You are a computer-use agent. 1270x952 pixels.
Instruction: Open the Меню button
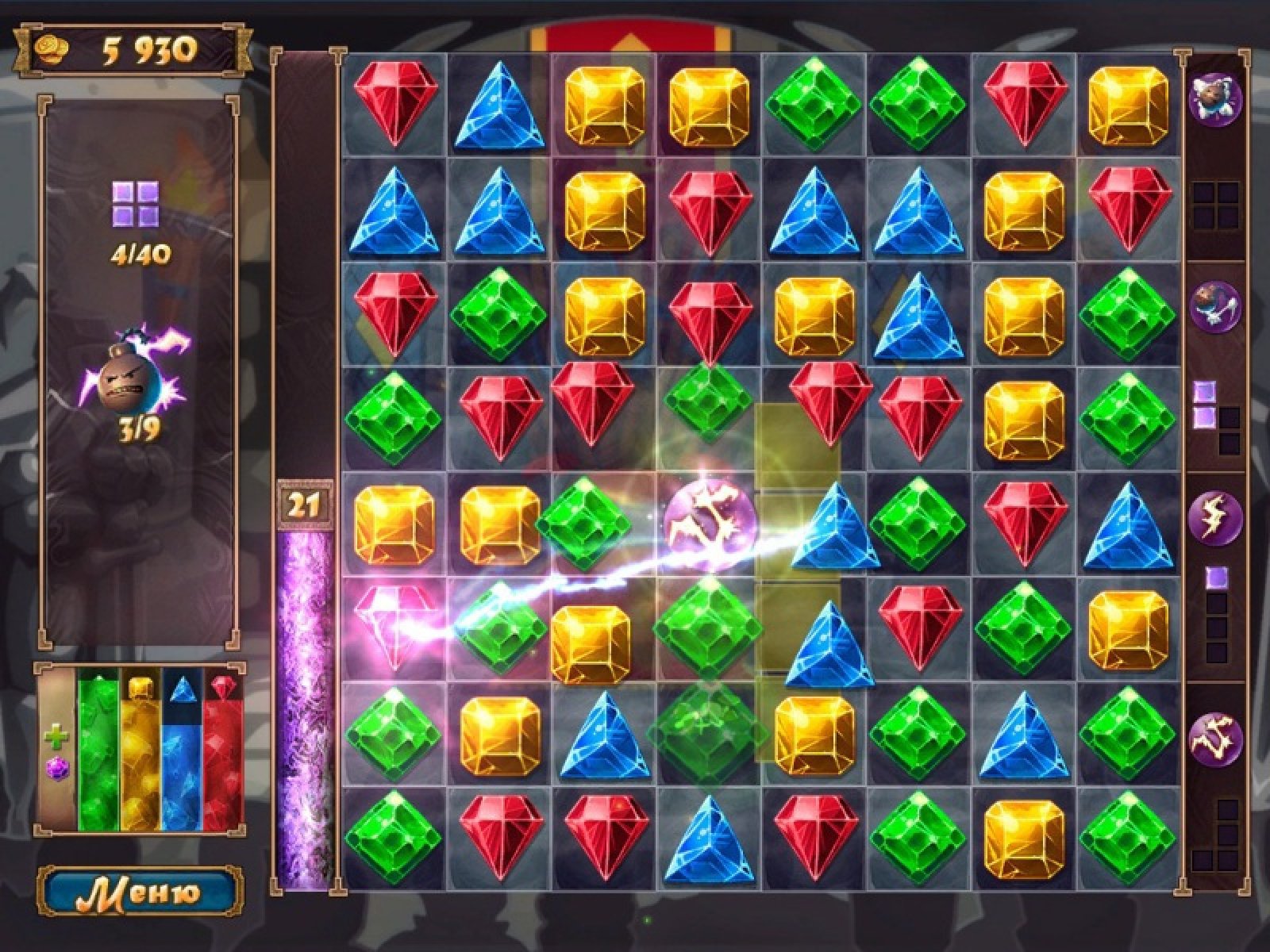click(x=140, y=892)
